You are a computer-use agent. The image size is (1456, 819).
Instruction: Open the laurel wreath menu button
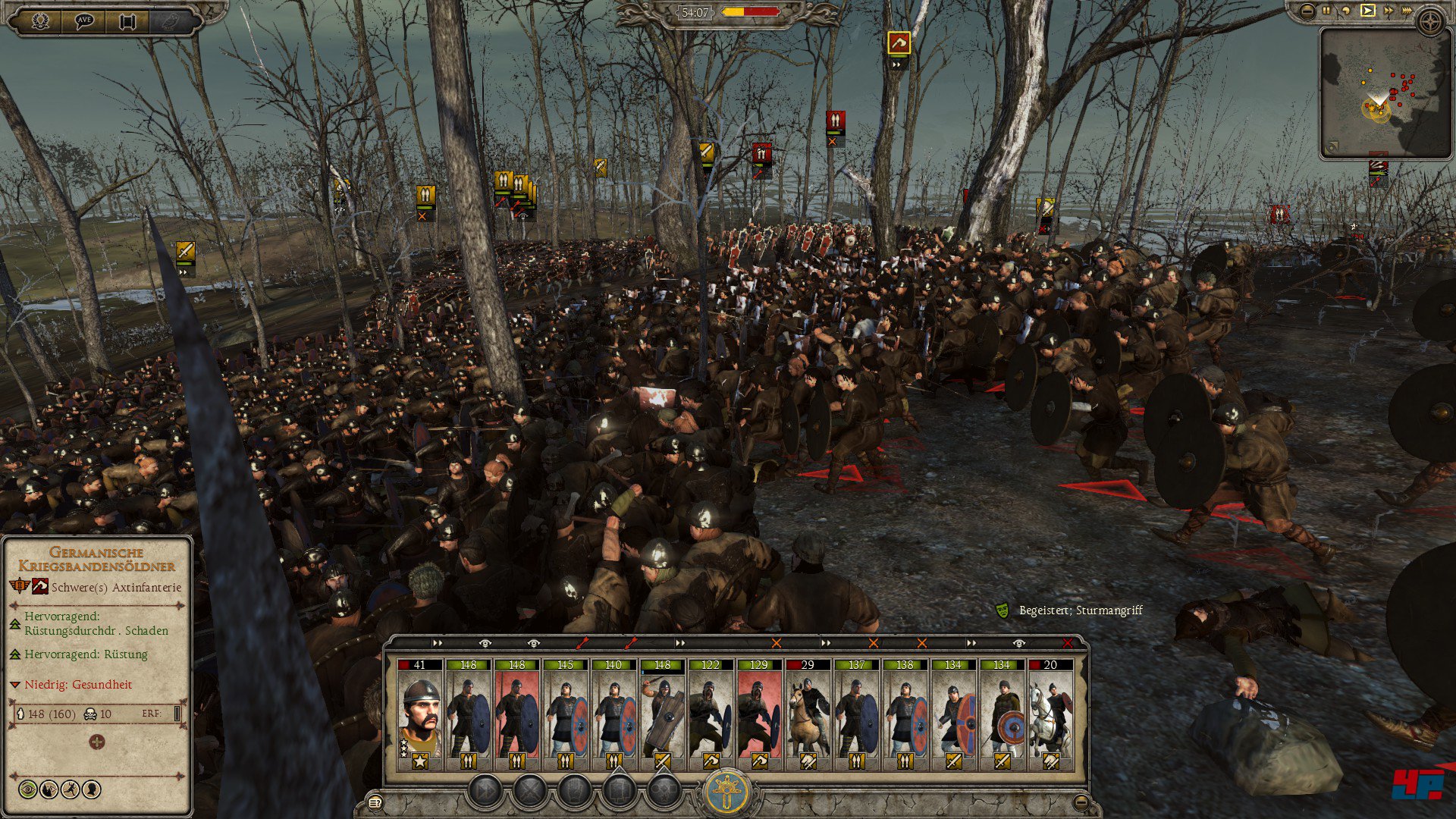click(x=40, y=21)
